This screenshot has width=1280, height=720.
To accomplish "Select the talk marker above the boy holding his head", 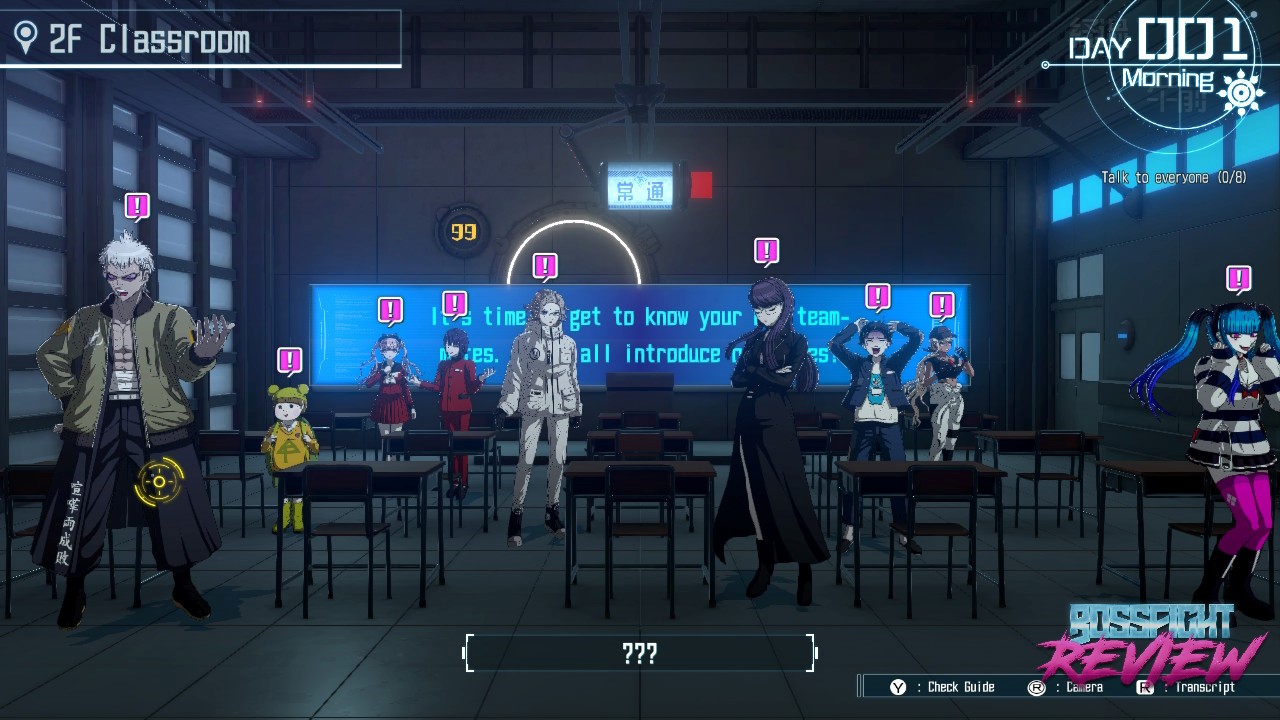I will pos(877,296).
